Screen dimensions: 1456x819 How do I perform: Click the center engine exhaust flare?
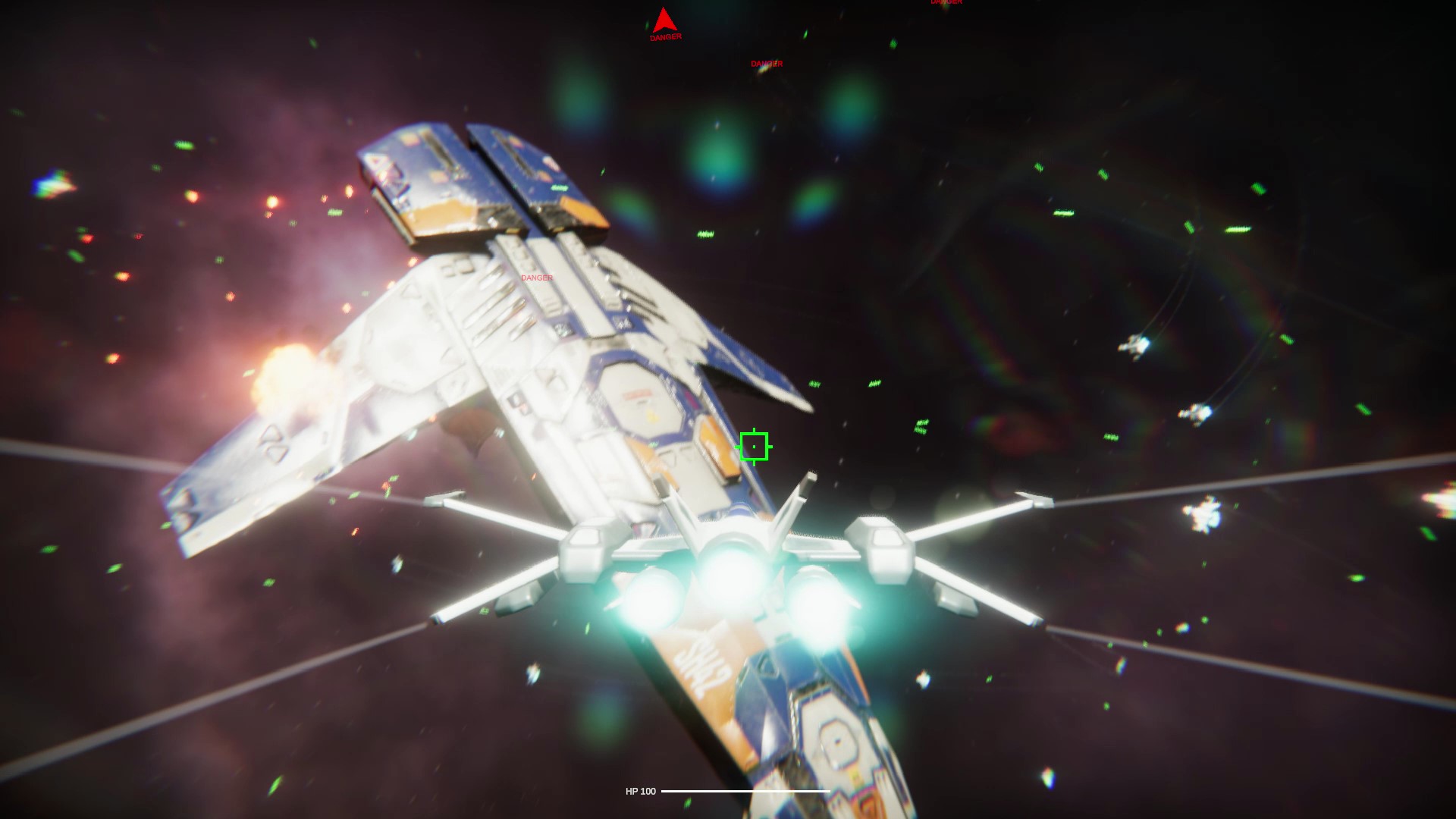pos(730,578)
